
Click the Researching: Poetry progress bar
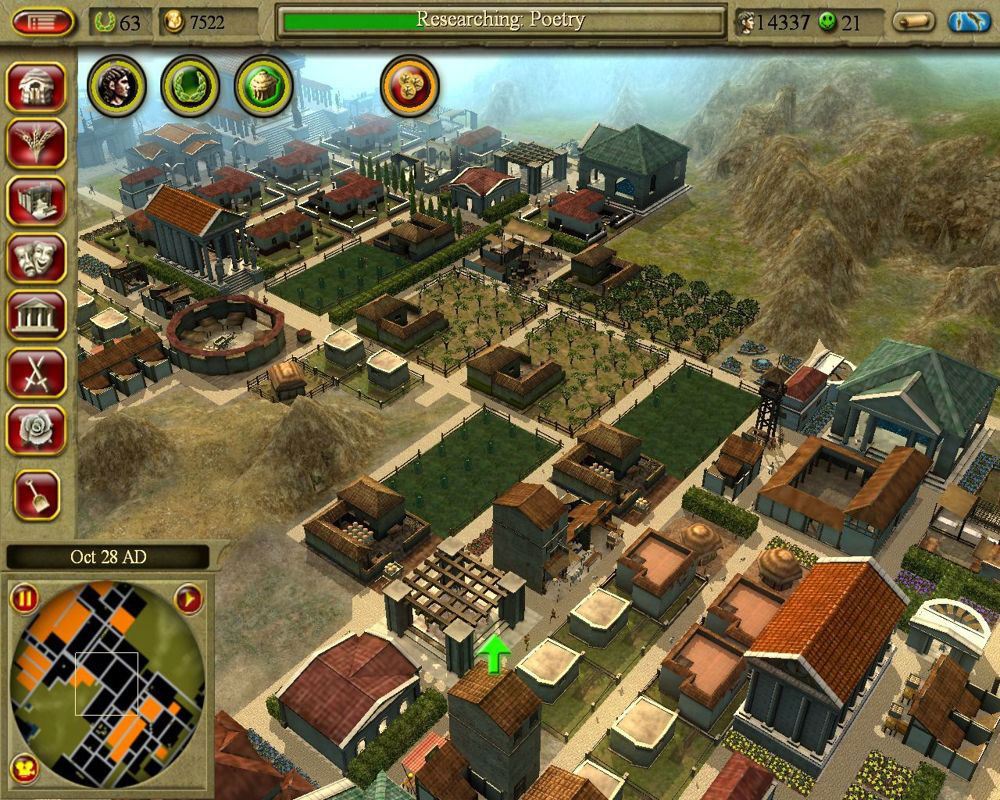501,21
